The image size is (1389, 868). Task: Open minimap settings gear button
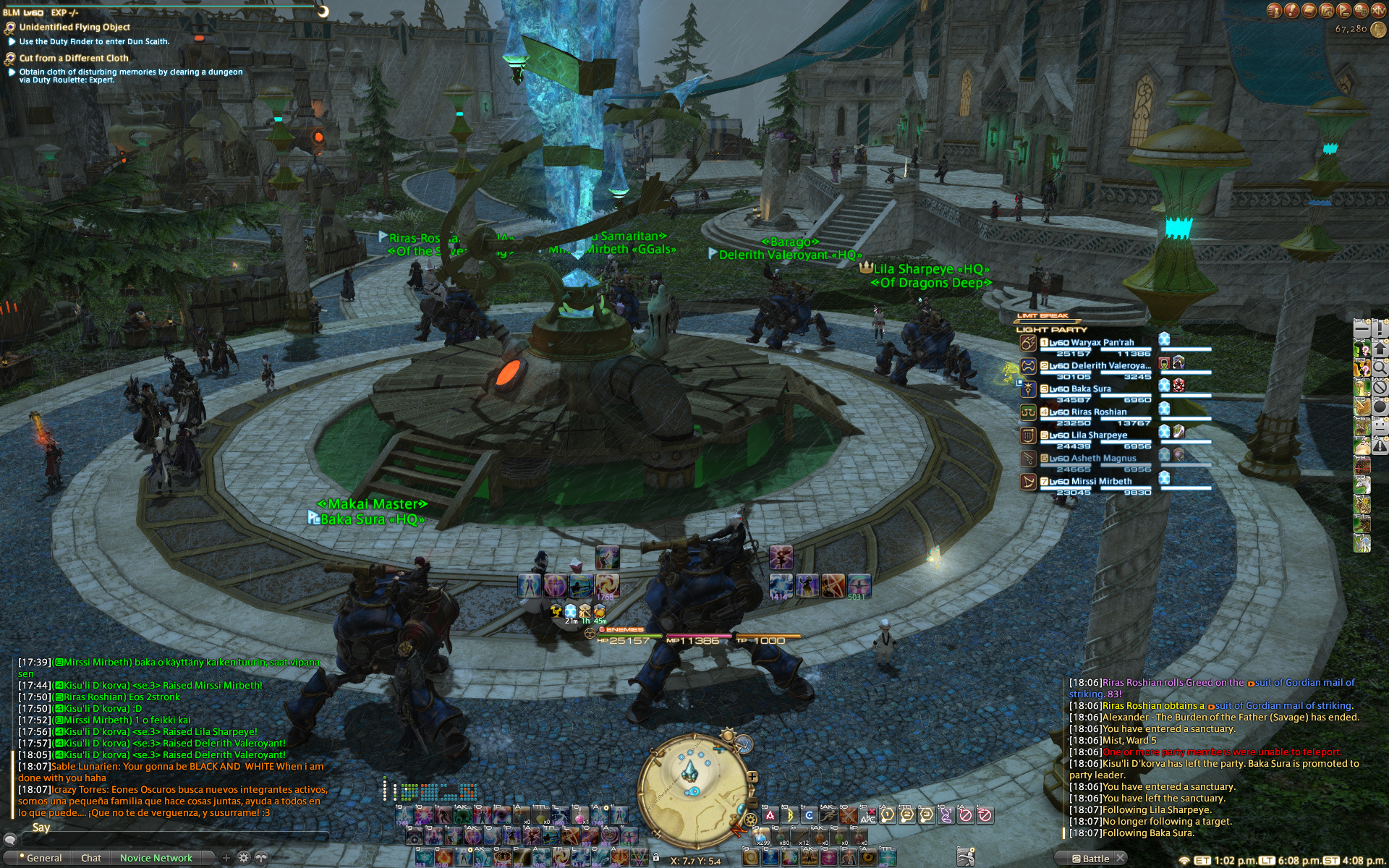pyautogui.click(x=750, y=820)
